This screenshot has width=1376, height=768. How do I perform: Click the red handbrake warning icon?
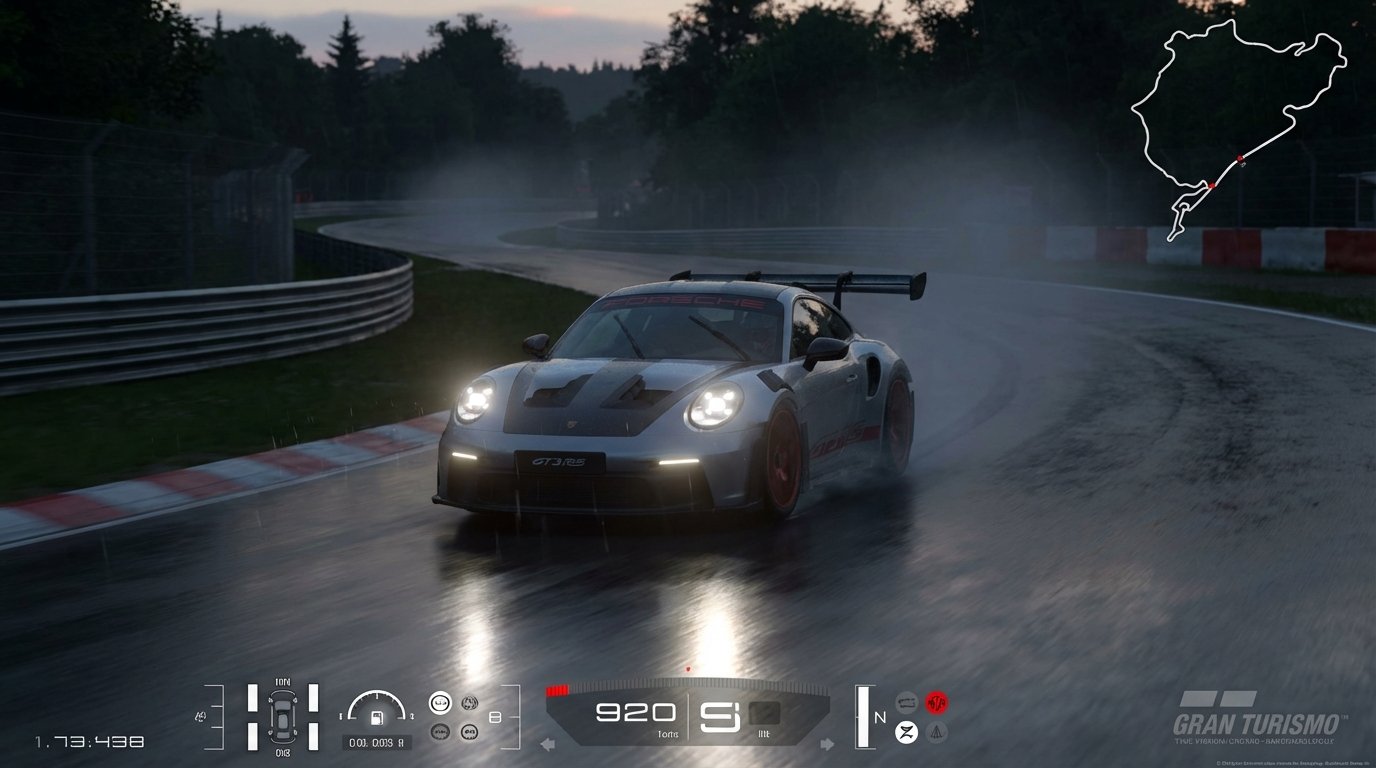tap(936, 702)
